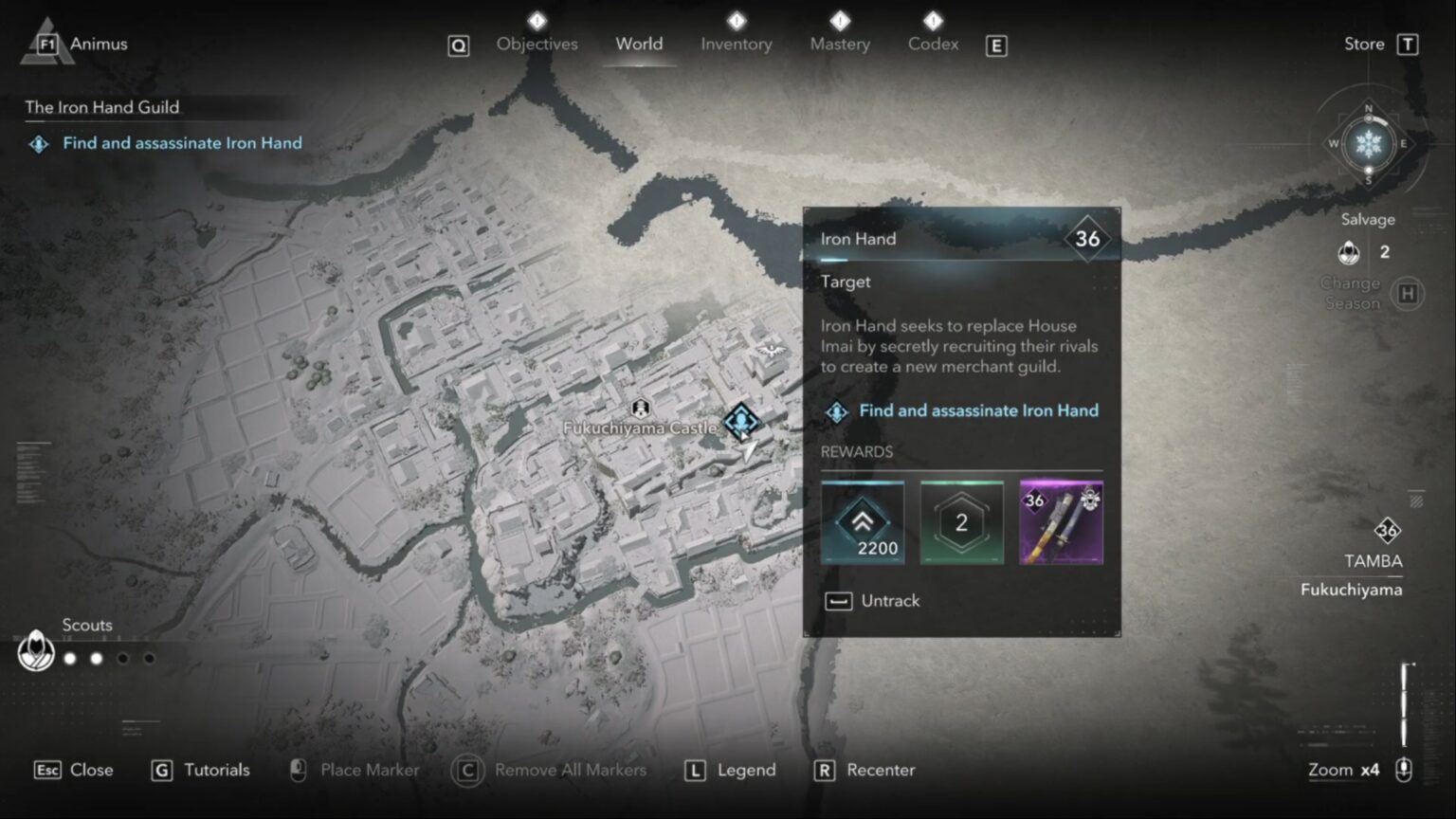Click the mouse zoom icon beside Zoom x4
Viewport: 1456px width, 819px height.
(1404, 770)
